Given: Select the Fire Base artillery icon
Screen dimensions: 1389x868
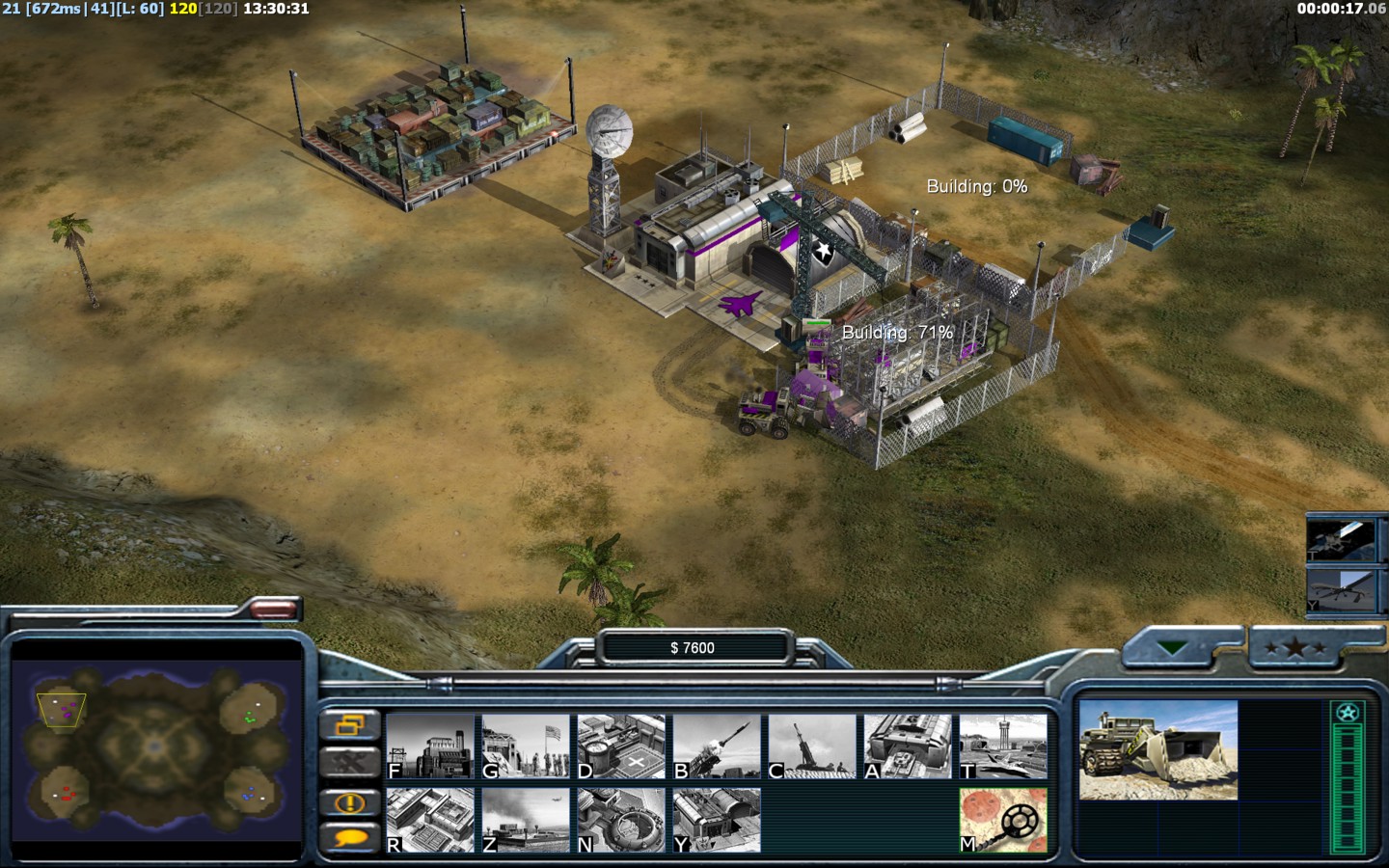Looking at the screenshot, I should 812,746.
